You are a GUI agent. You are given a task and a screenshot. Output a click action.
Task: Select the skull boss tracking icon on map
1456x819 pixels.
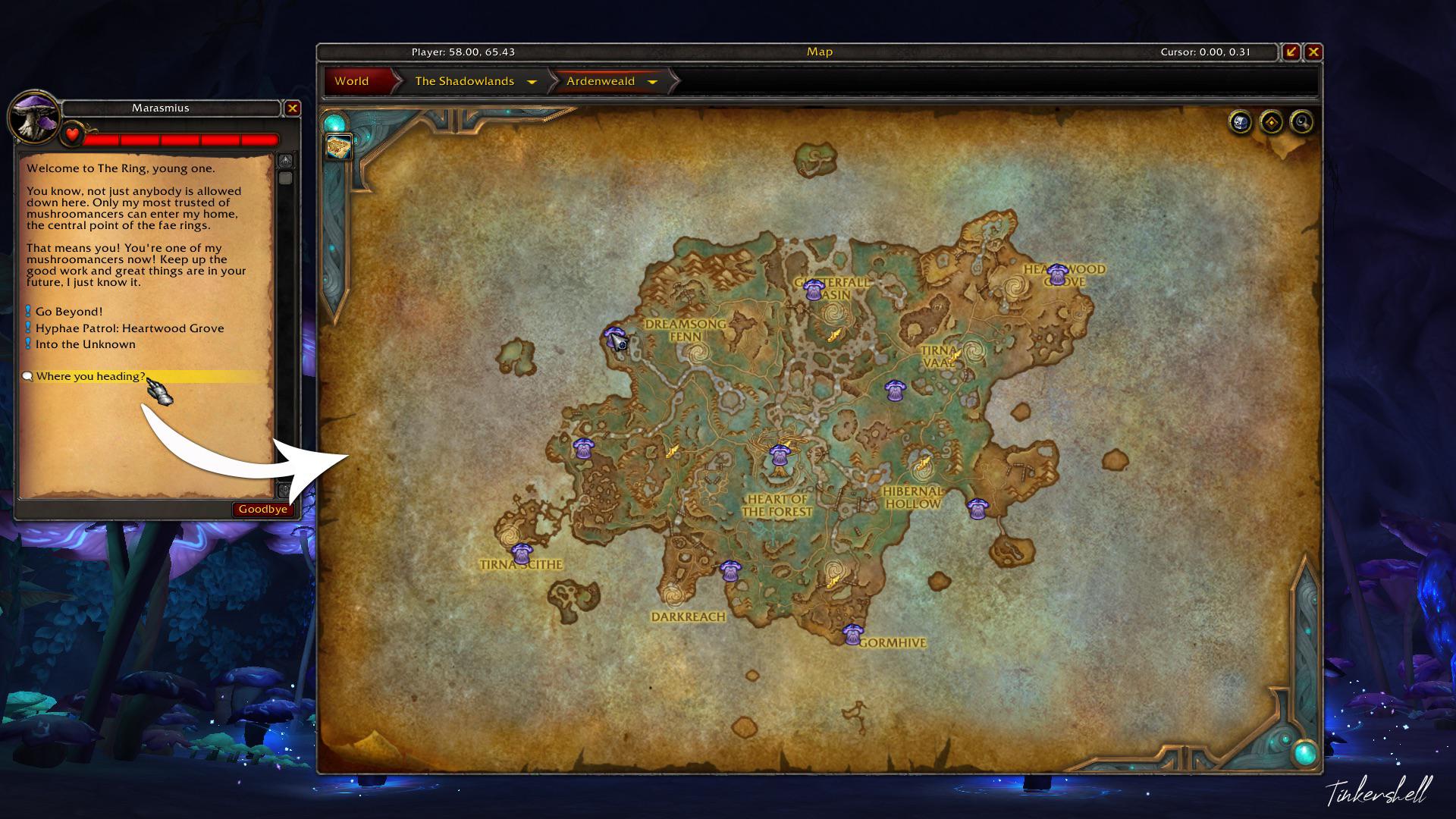(x=1239, y=123)
